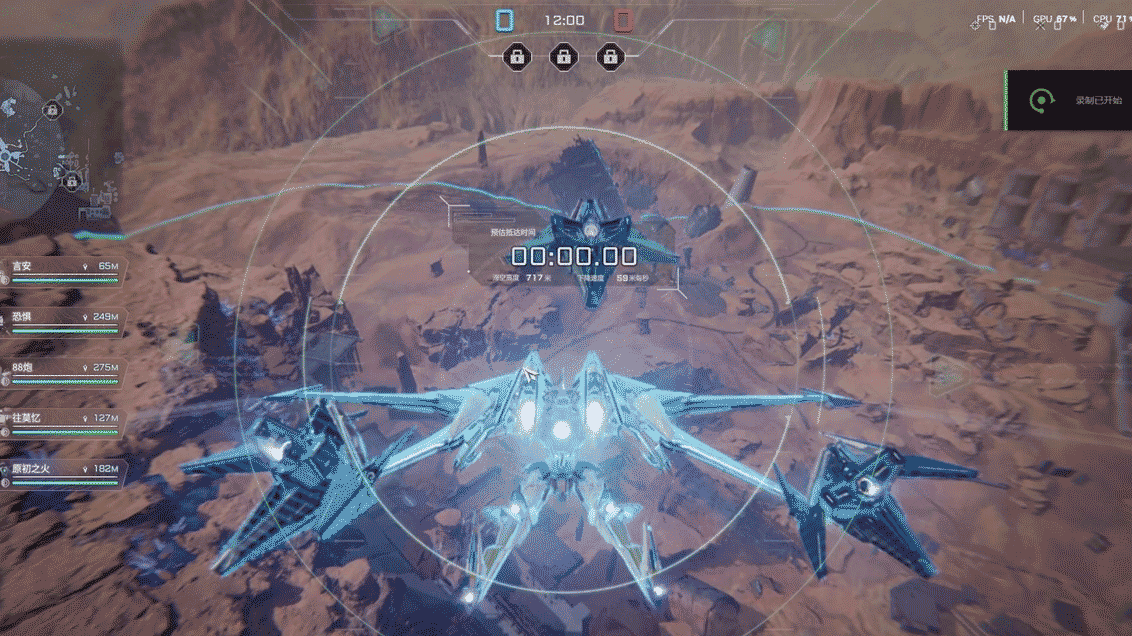Click teammate 往莫忆 in the squad list

(x=63, y=422)
